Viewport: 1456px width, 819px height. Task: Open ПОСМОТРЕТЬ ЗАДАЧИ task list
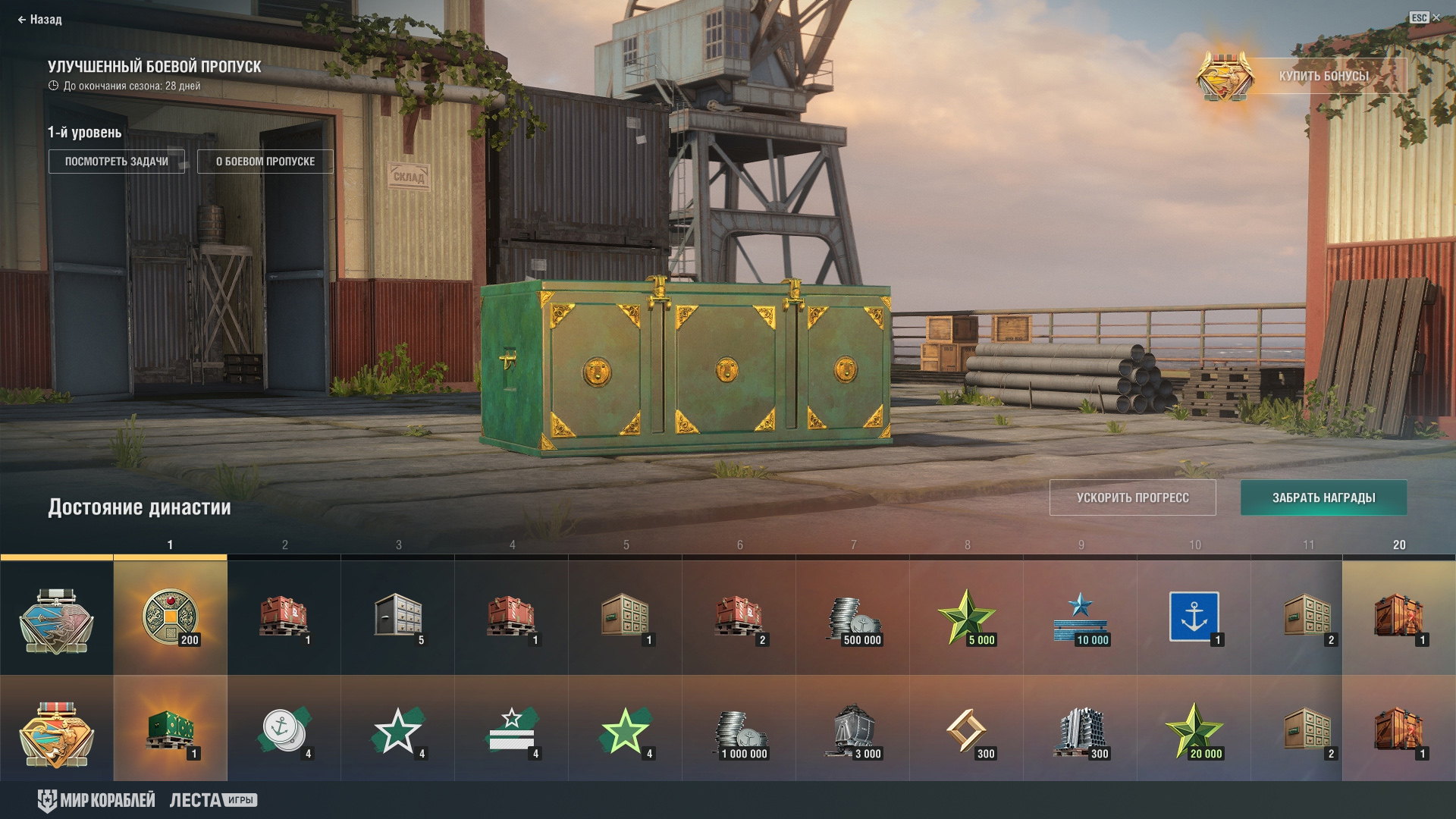[117, 162]
